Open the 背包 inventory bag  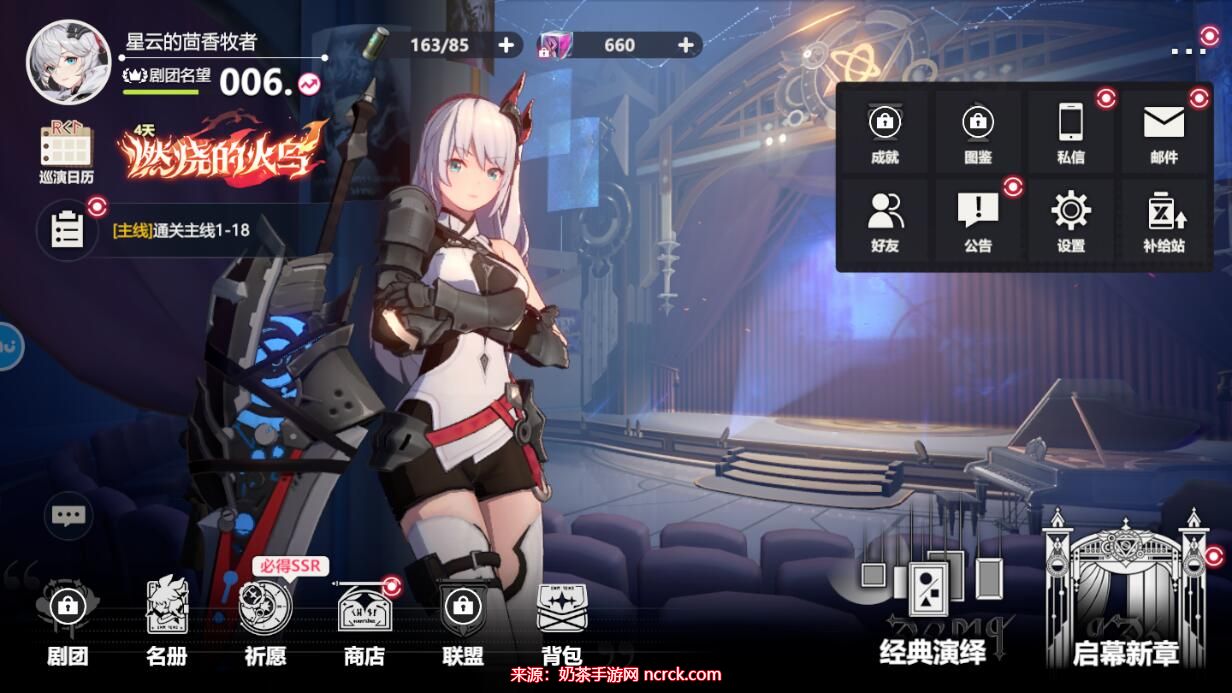pos(561,620)
